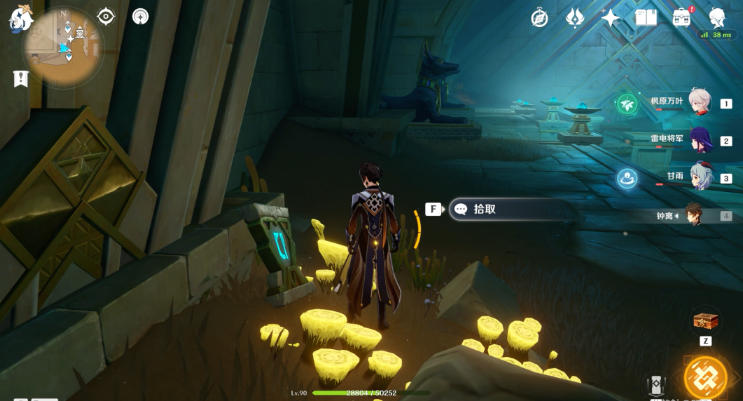Open the circular minimap

[x=65, y=45]
